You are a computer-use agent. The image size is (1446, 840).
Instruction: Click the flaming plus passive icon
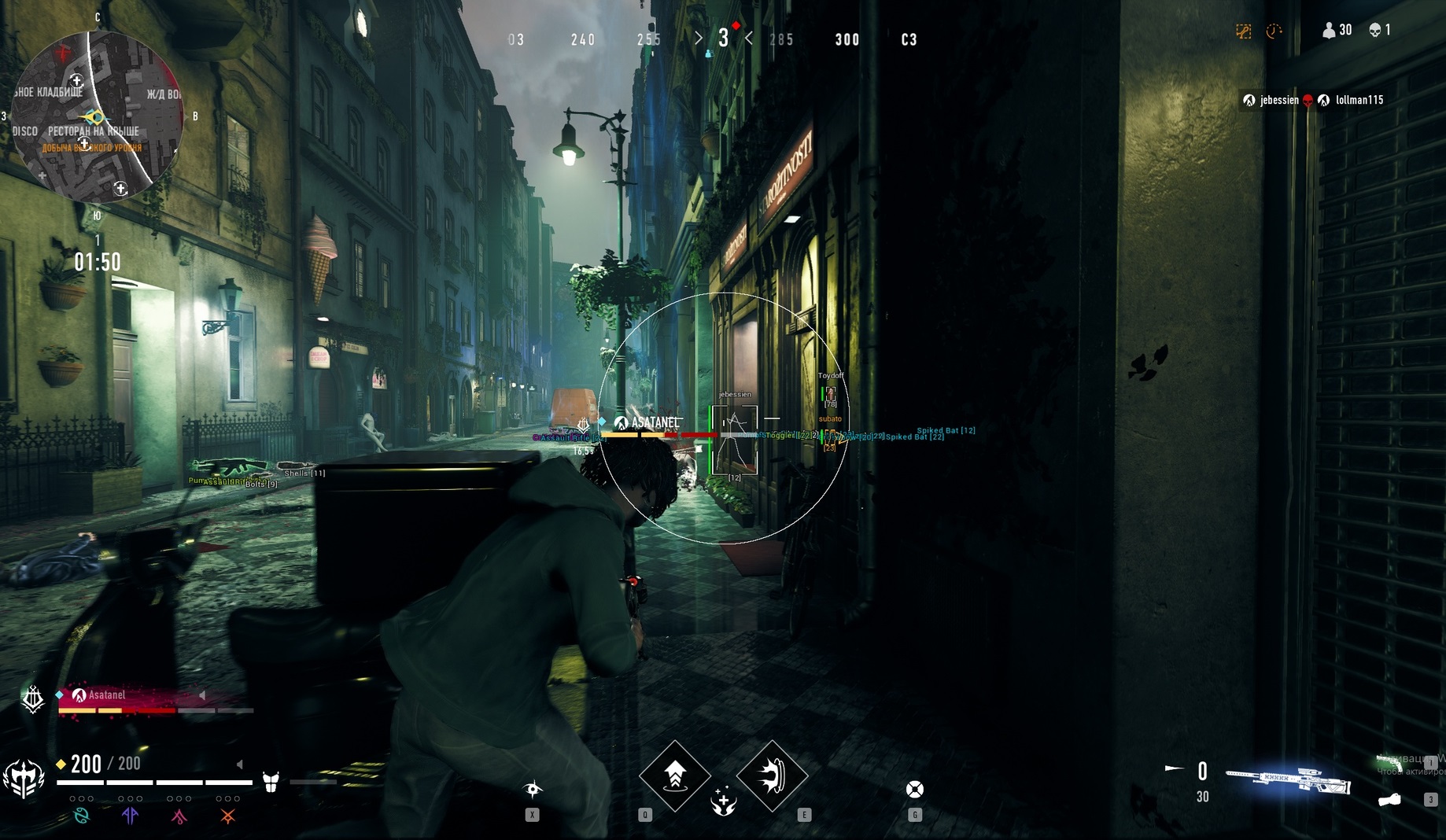point(723,803)
